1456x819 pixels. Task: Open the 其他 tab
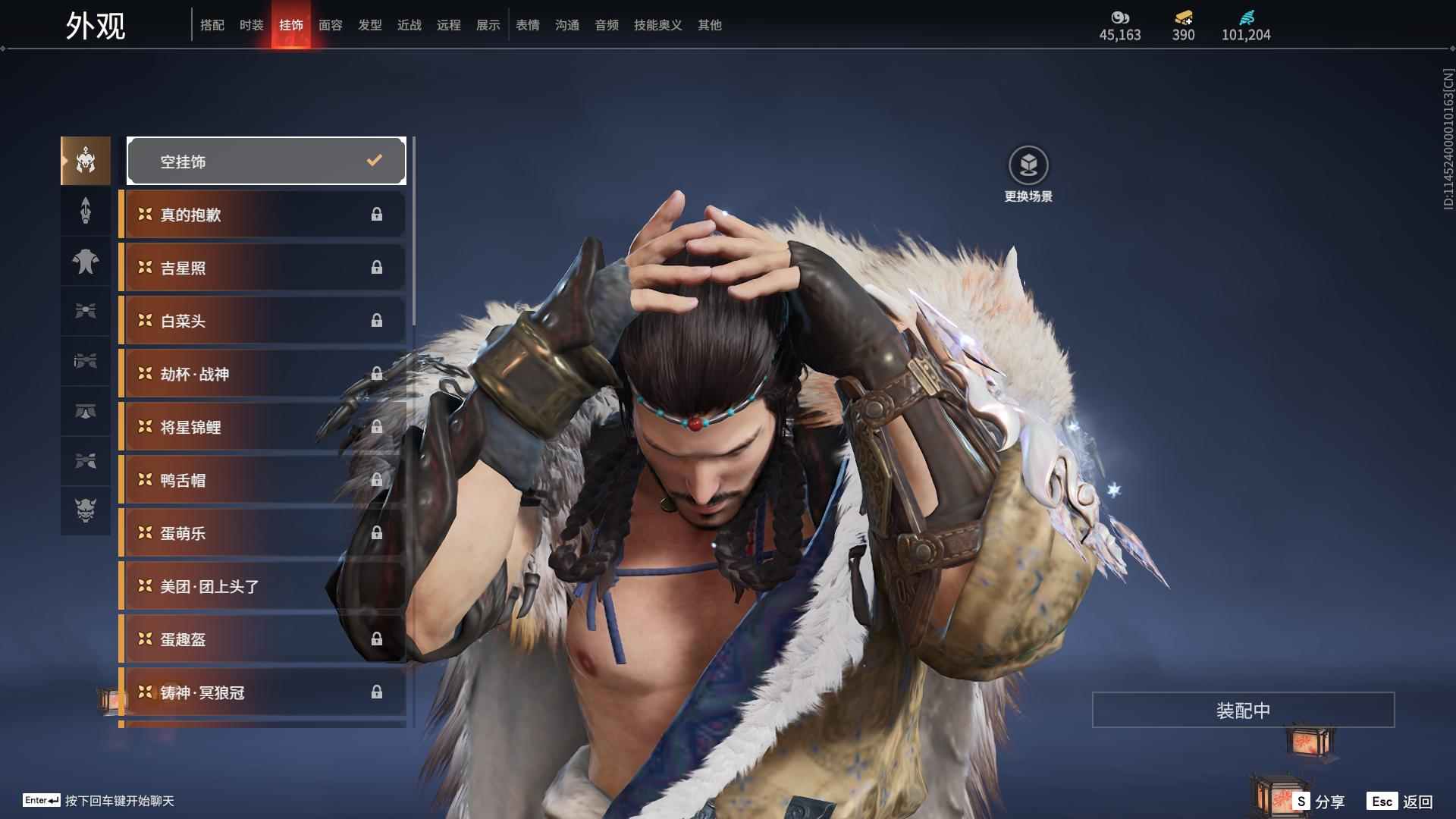click(709, 25)
